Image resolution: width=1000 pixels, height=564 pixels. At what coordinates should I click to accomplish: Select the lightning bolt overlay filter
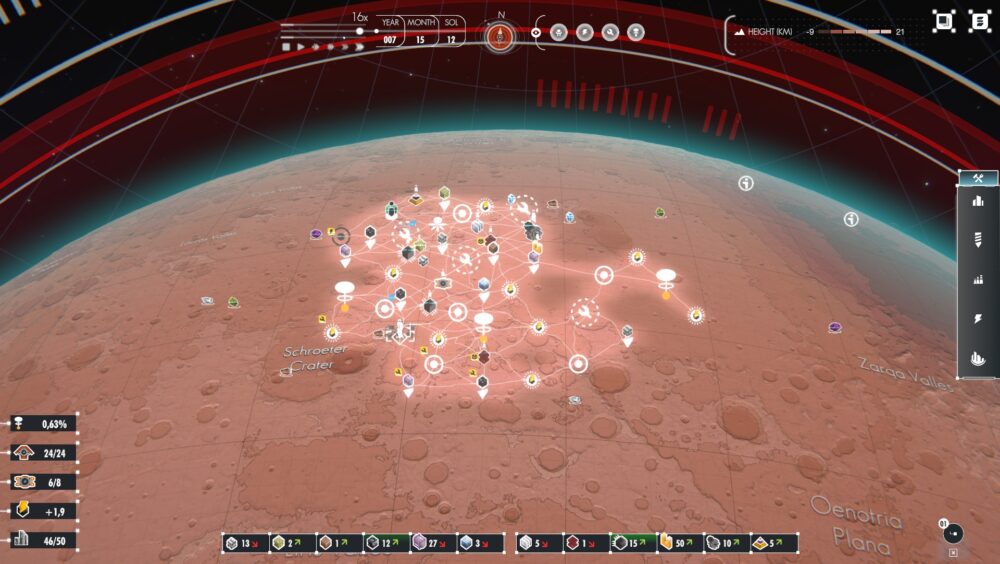coord(585,32)
